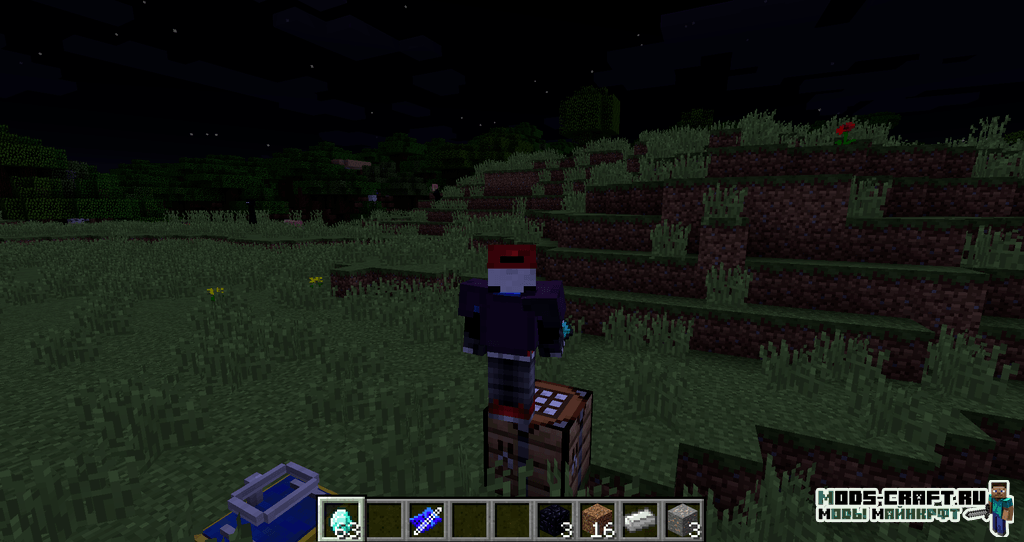
Task: Choose the obsidian blocks hotbar slot
Action: click(555, 519)
